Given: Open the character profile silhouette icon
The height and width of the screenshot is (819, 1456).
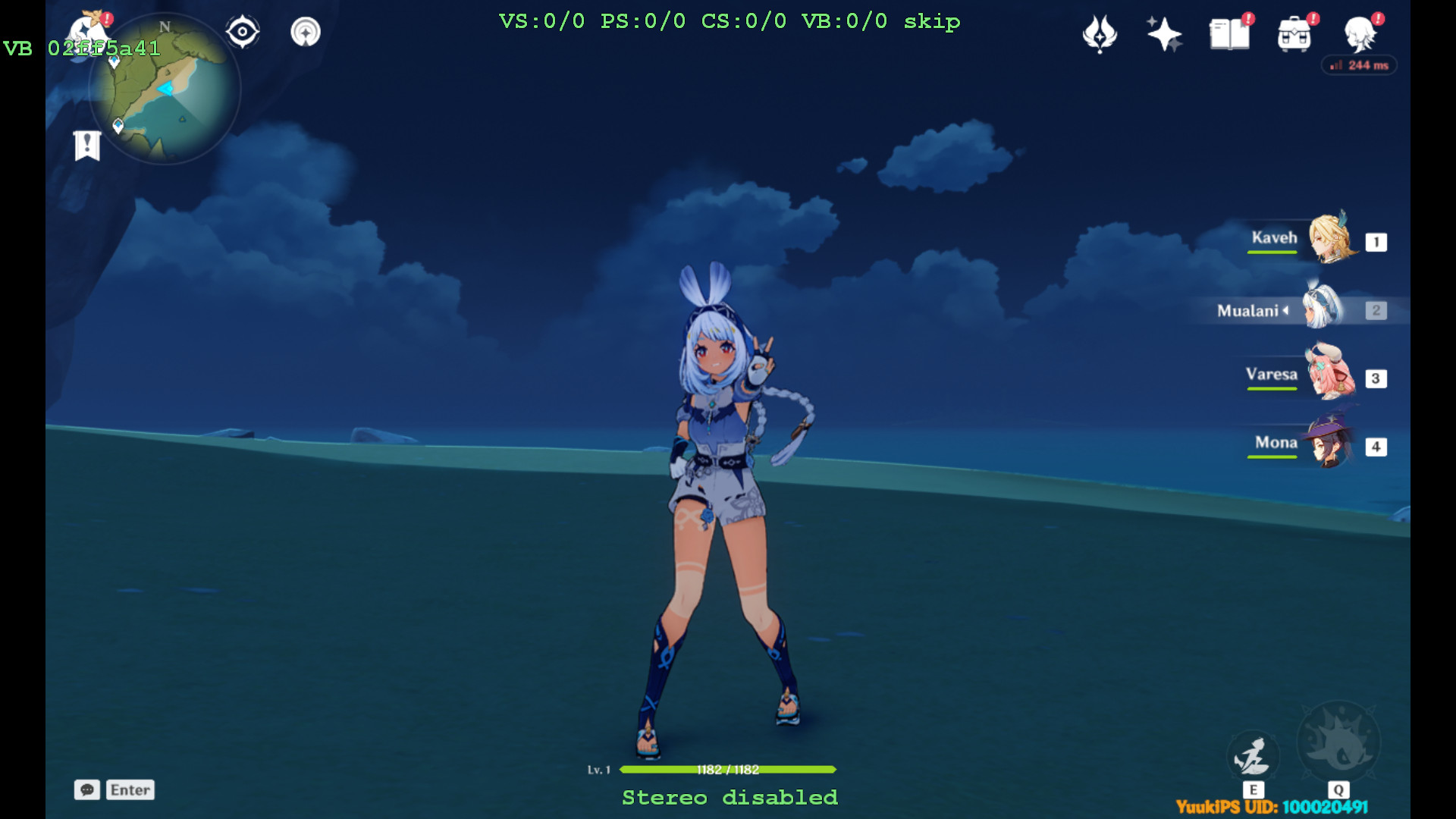Looking at the screenshot, I should (1361, 36).
